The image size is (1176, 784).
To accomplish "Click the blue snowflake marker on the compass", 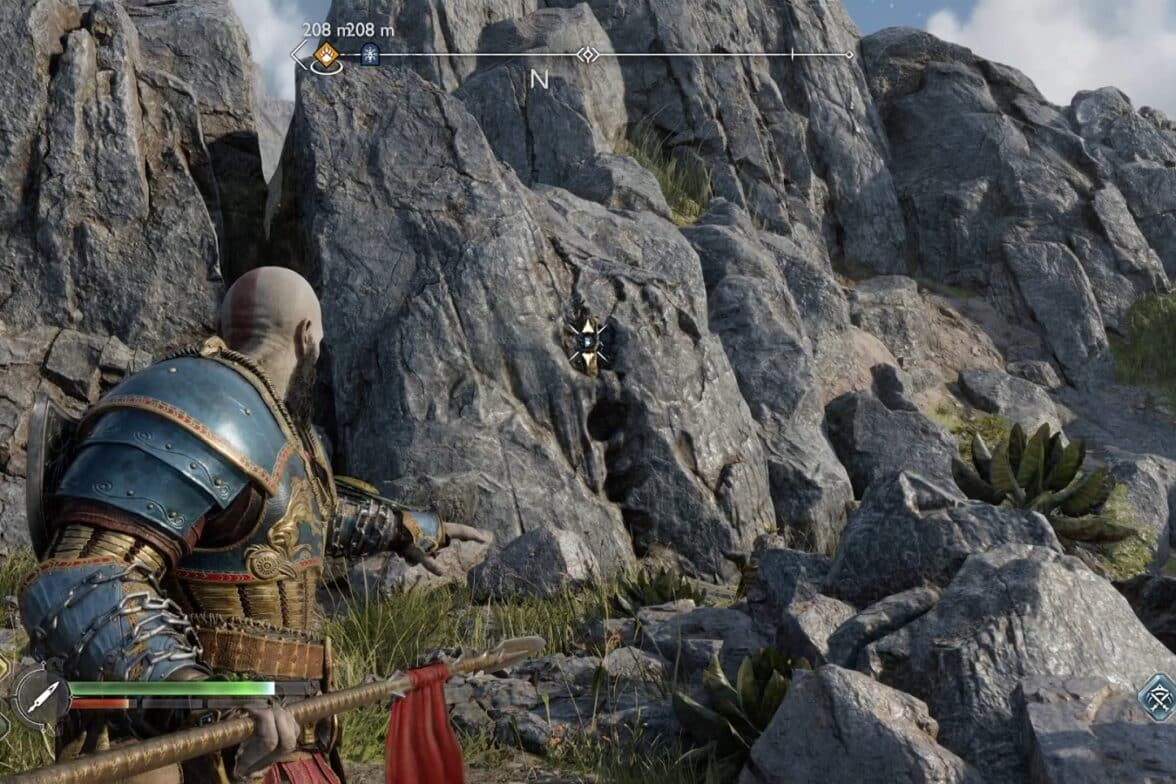I will point(370,54).
